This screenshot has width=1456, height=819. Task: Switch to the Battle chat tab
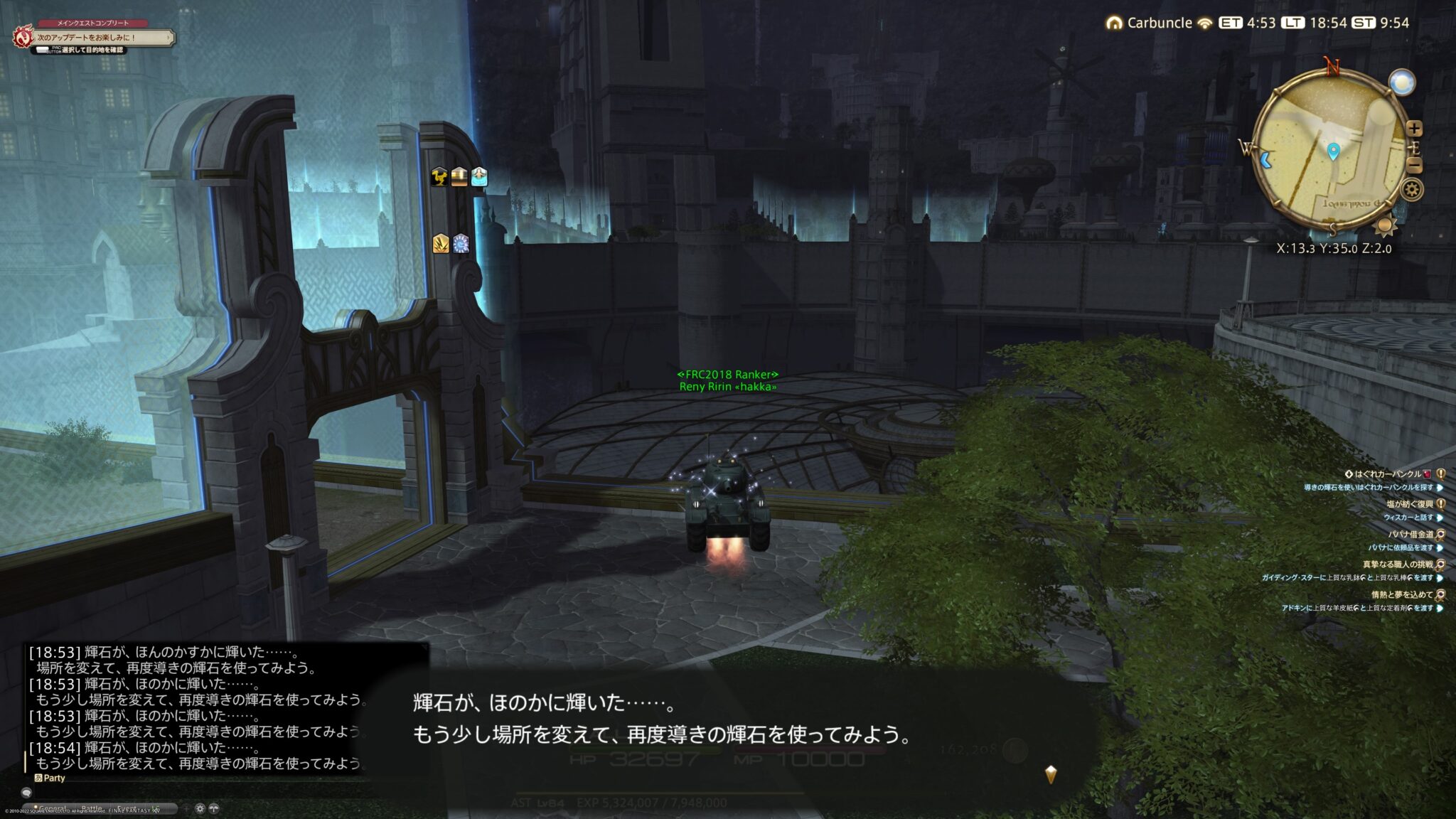coord(91,808)
